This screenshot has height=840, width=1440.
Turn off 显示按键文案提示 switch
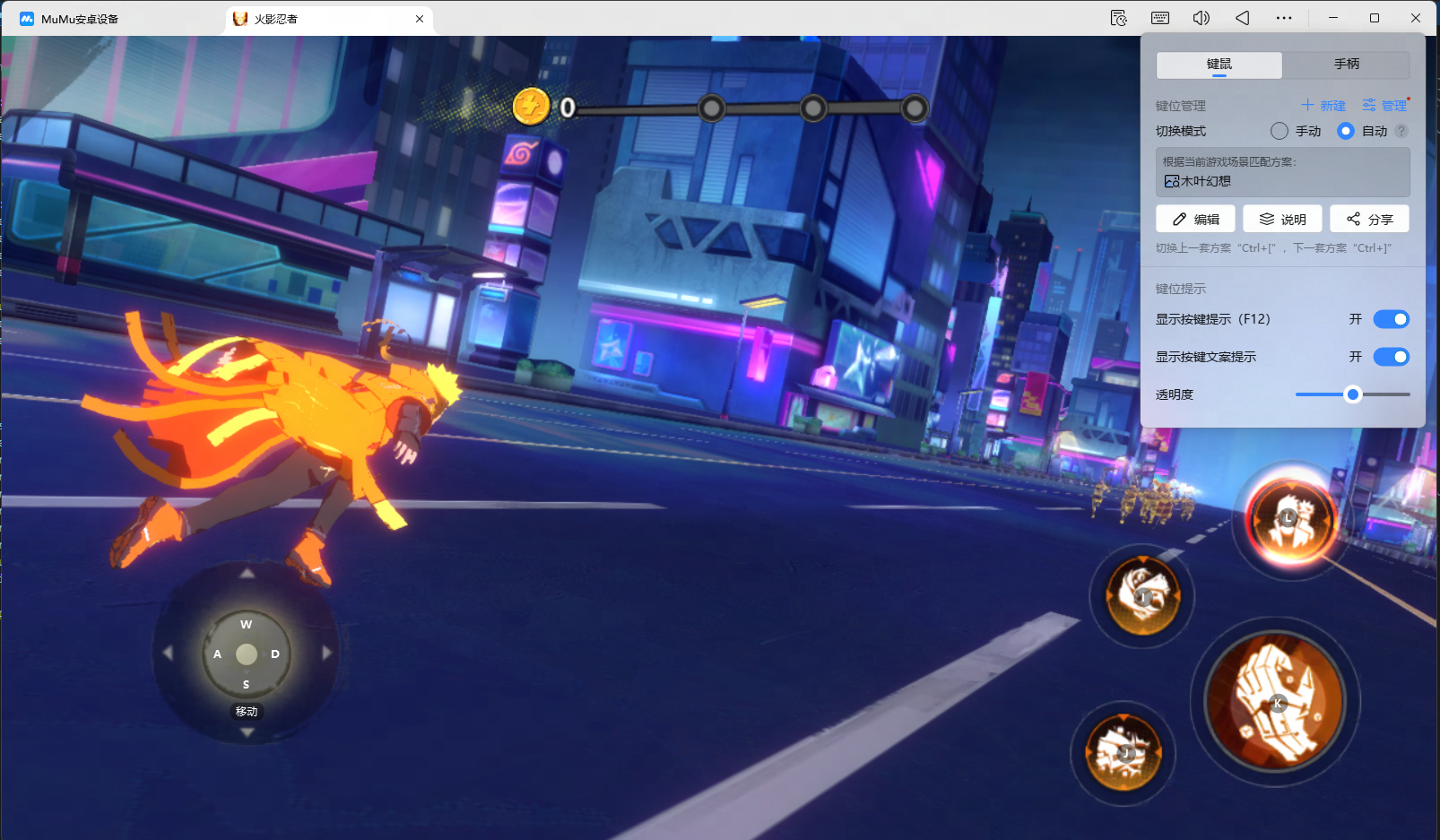(x=1391, y=357)
